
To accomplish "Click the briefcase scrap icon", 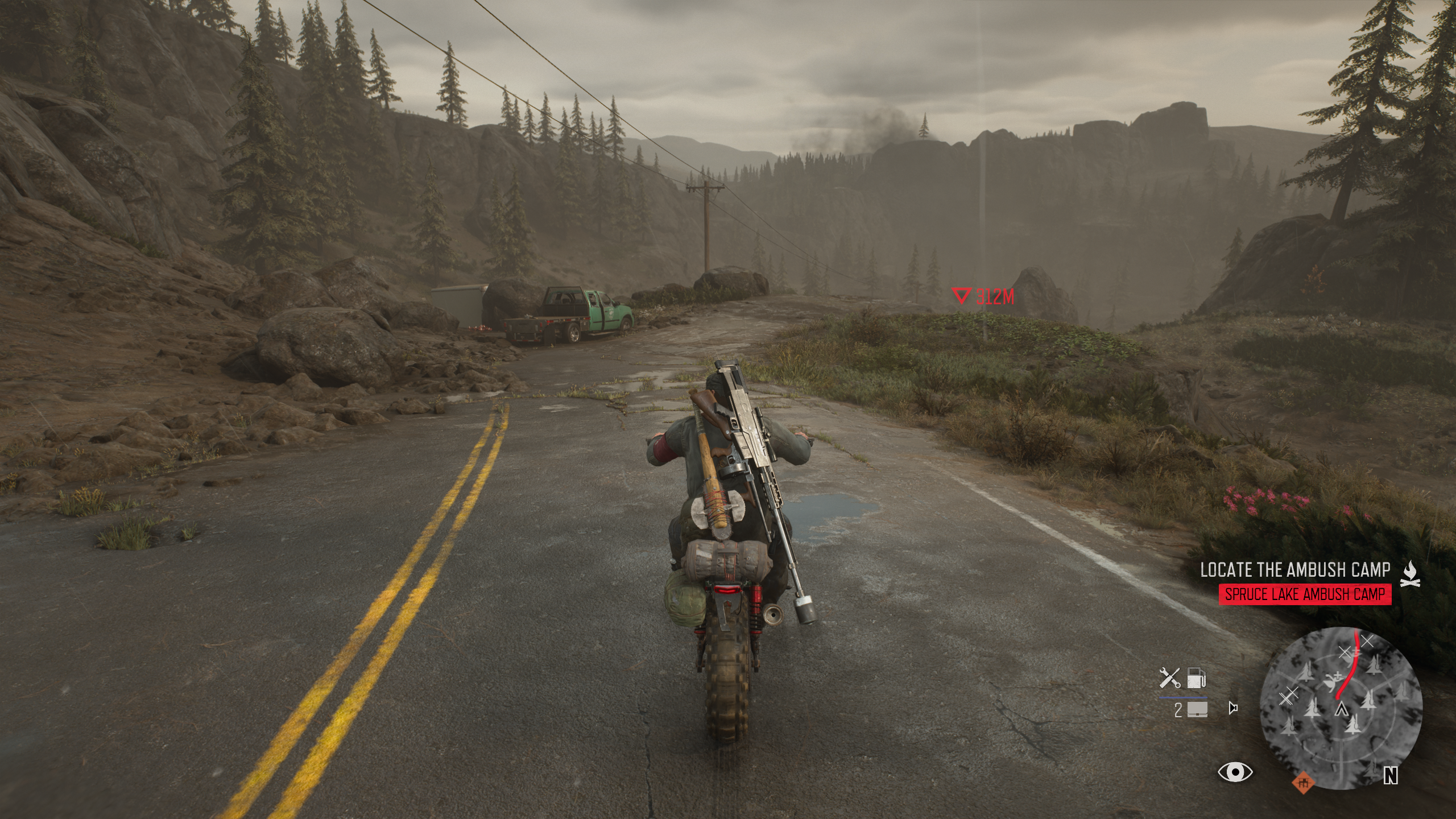I will [x=1196, y=709].
